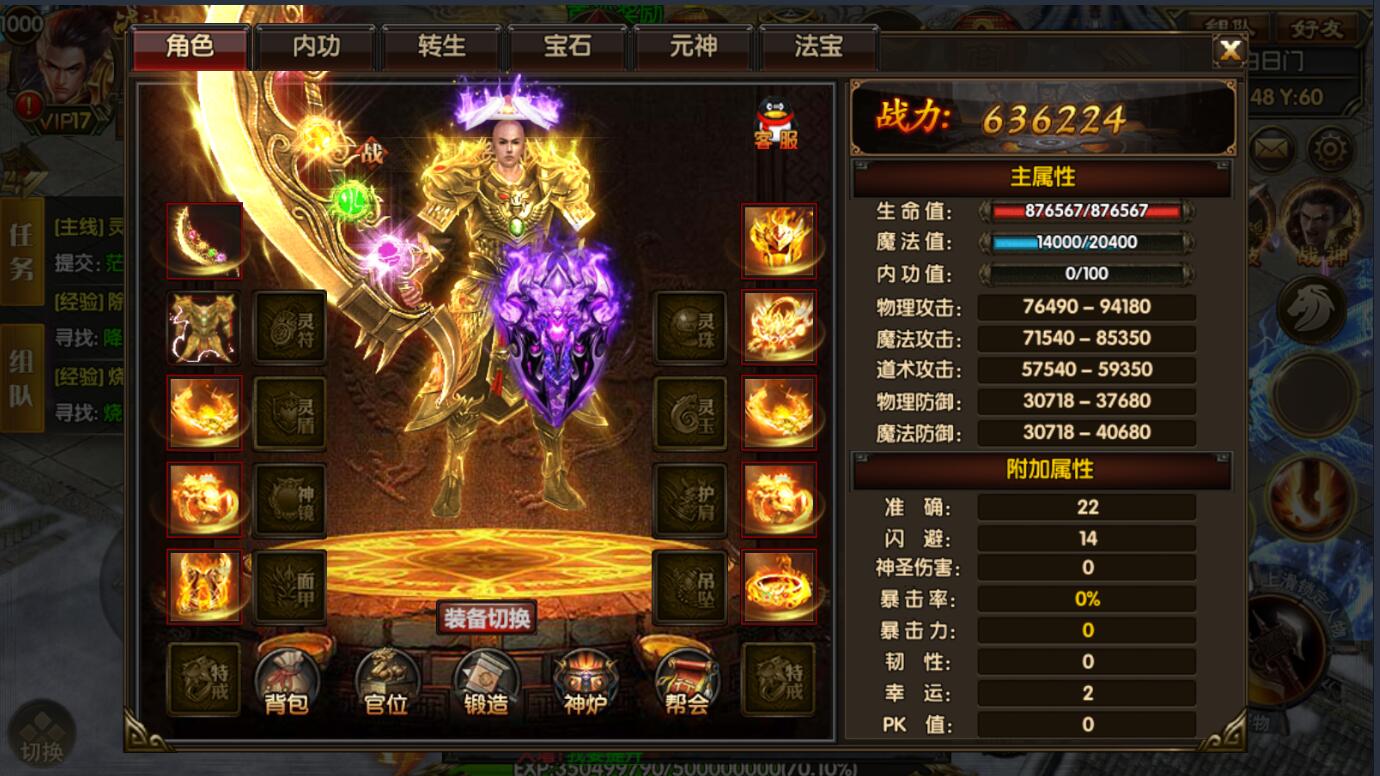Contact 客服 customer service
This screenshot has width=1380, height=776.
(x=776, y=123)
